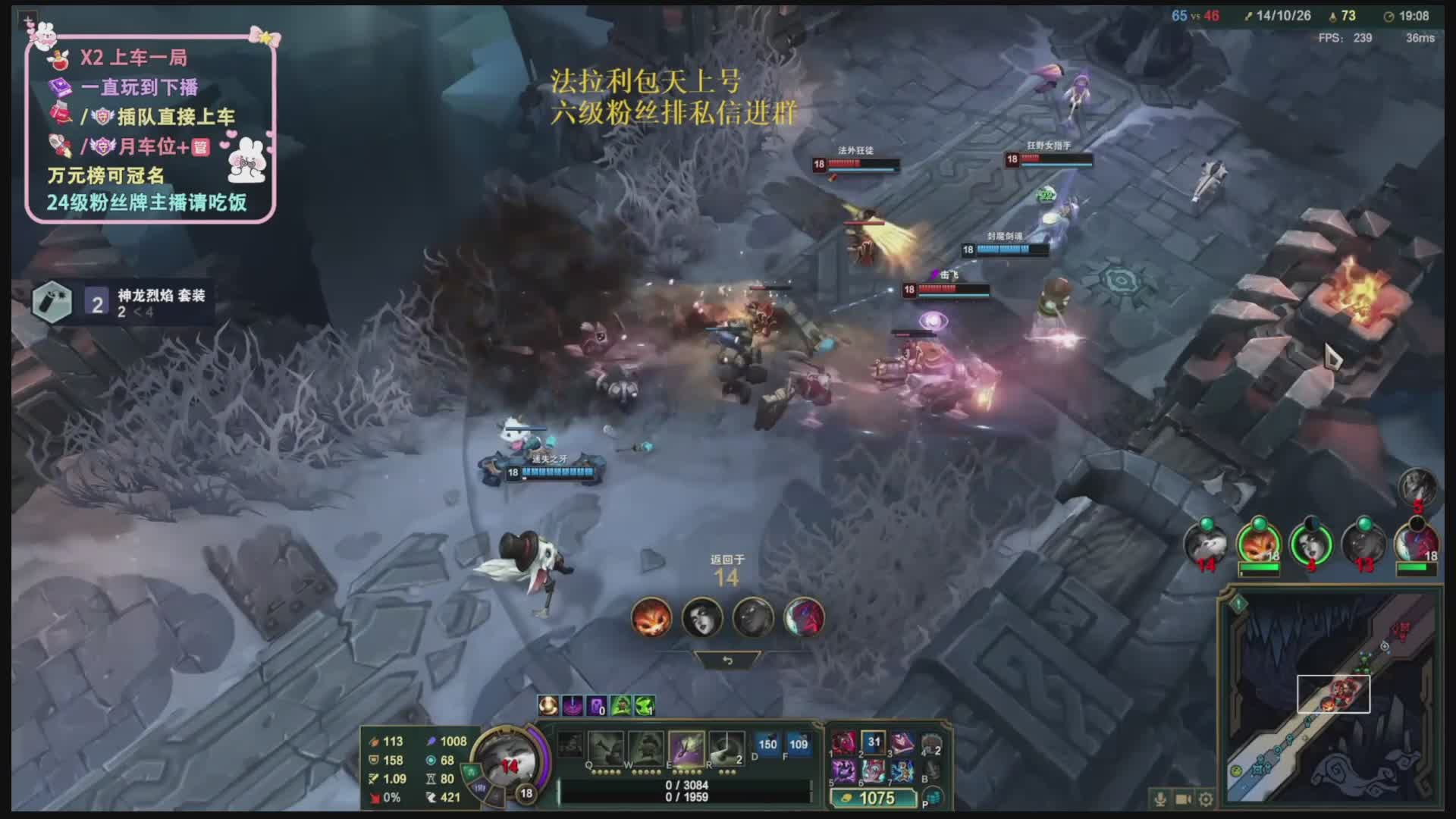Toggle the camera button beside the minimap
The image size is (1456, 819).
pos(1183,799)
